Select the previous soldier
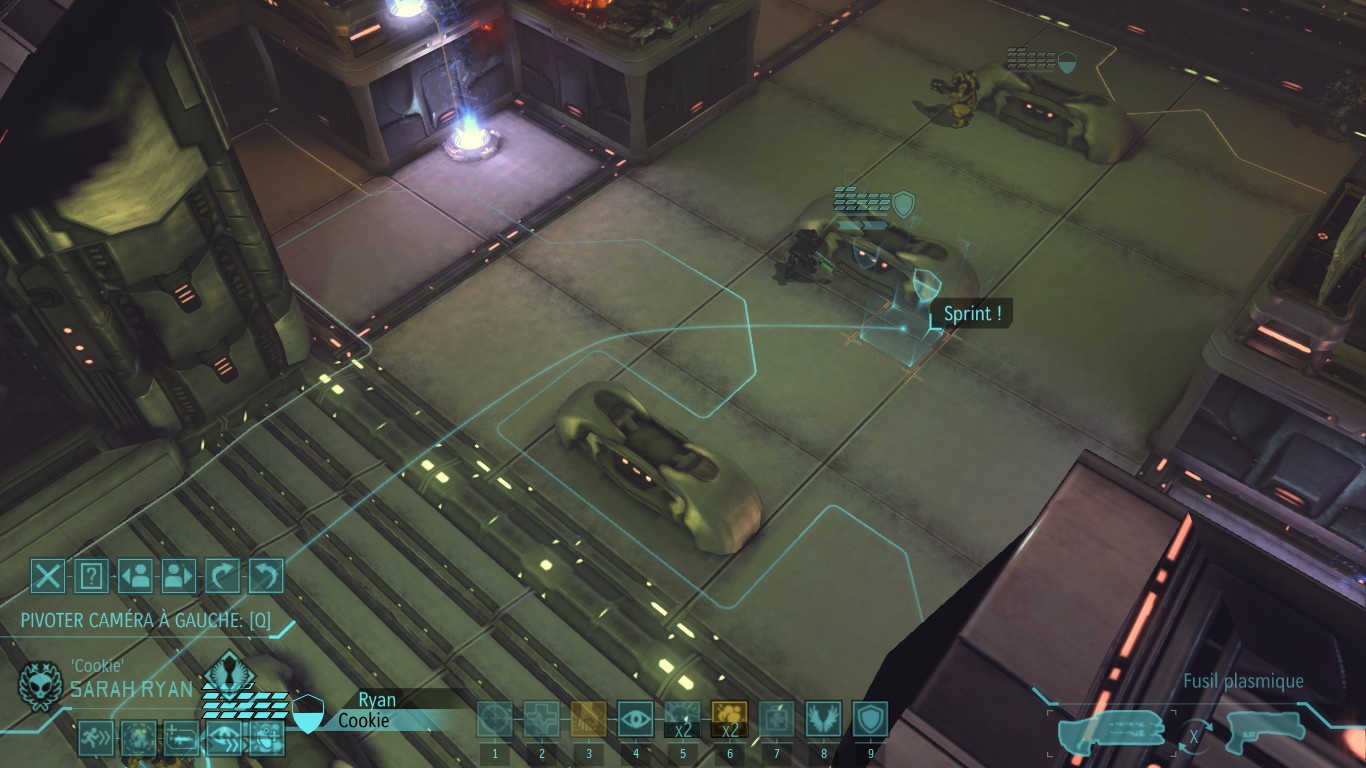The height and width of the screenshot is (768, 1366). coord(135,576)
